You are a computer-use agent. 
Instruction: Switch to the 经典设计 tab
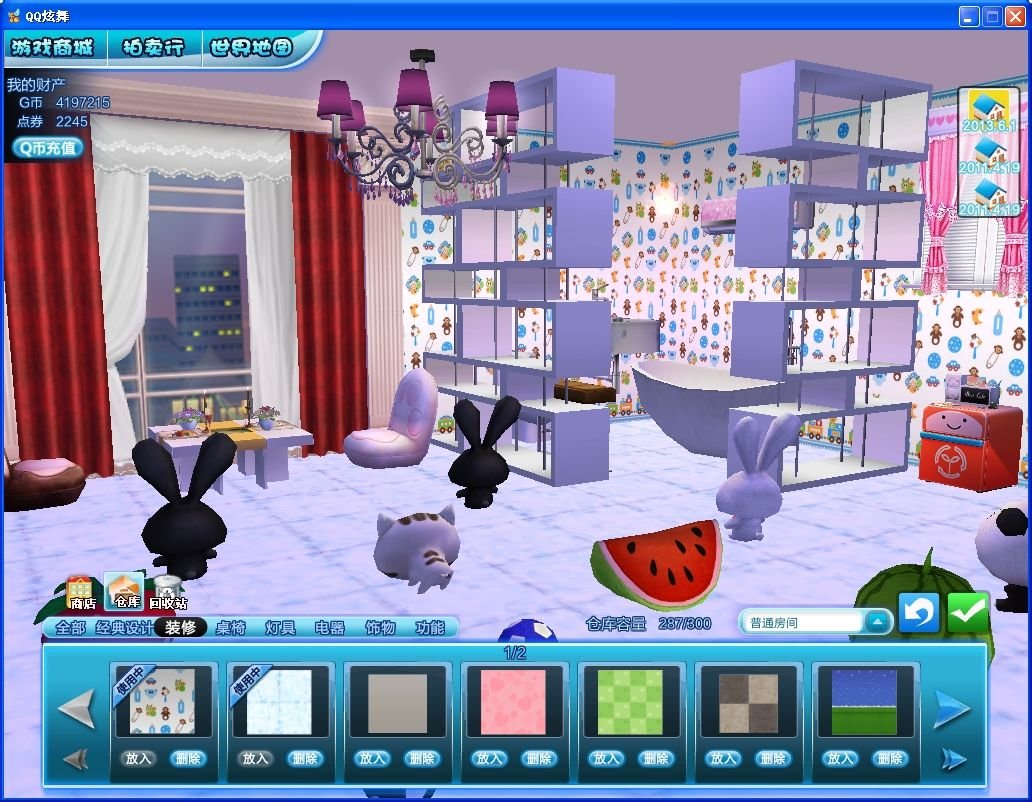(125, 628)
